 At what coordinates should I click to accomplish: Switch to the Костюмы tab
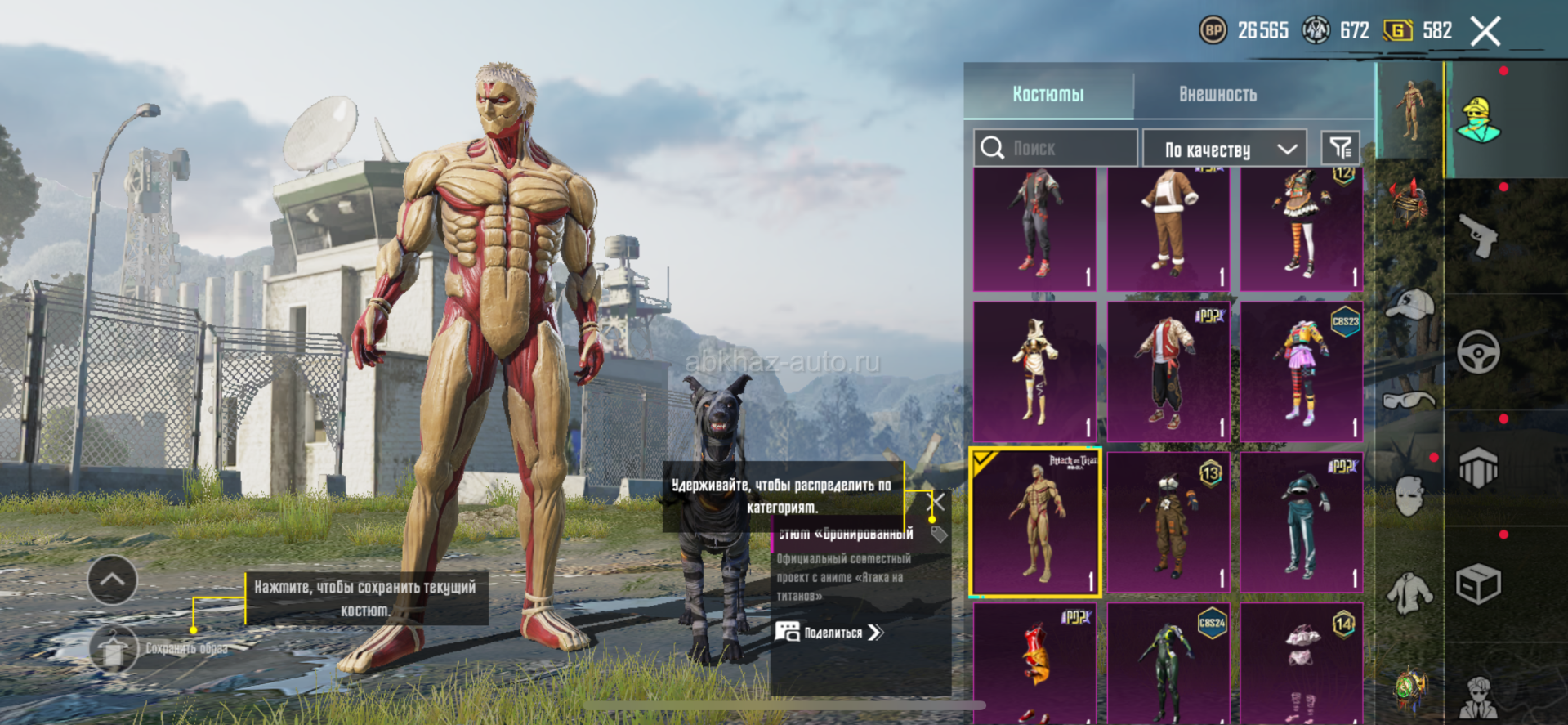point(1048,94)
